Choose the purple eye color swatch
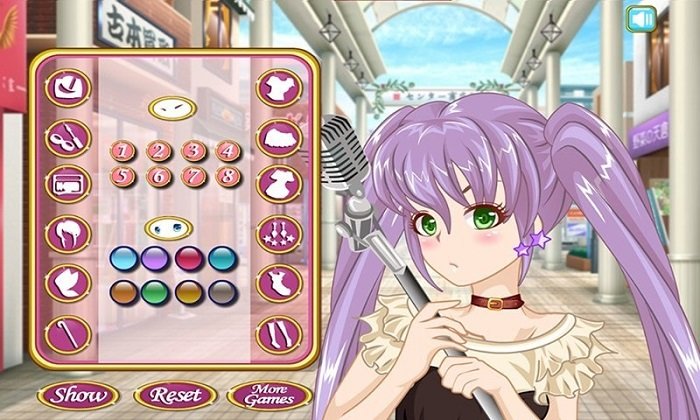The width and height of the screenshot is (700, 420). (x=155, y=259)
